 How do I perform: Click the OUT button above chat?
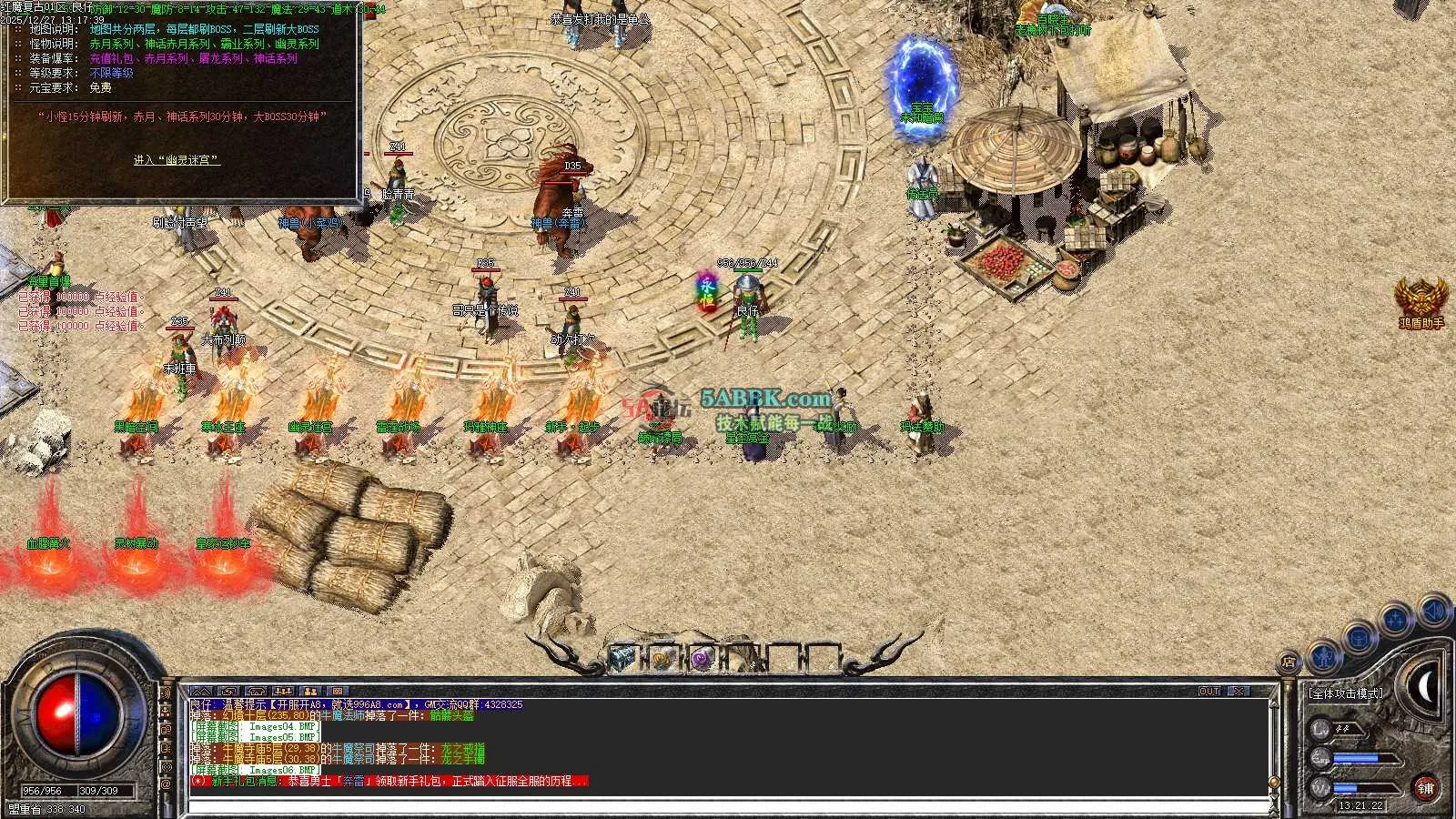(1208, 692)
